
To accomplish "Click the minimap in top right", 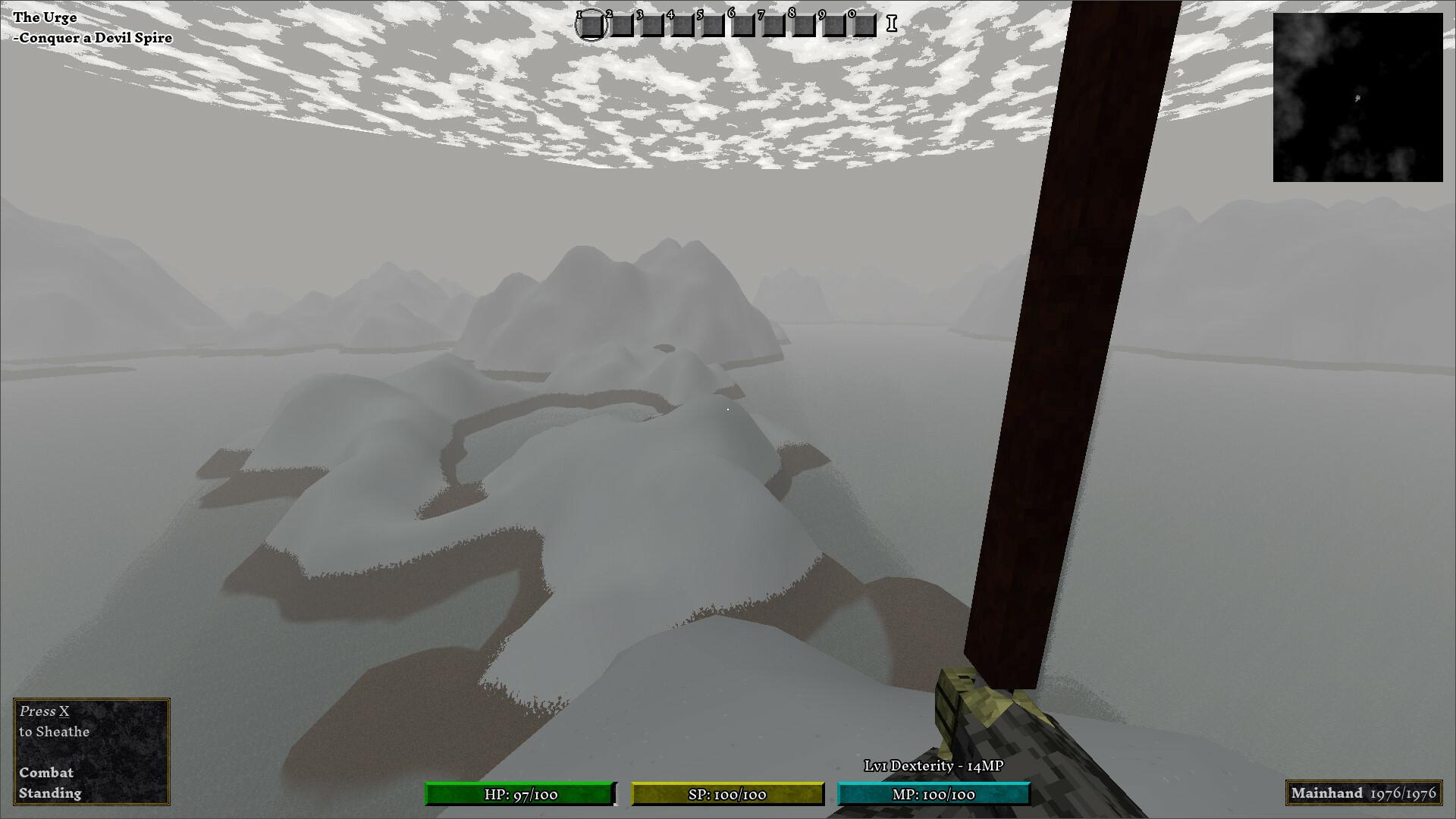I will click(1358, 97).
